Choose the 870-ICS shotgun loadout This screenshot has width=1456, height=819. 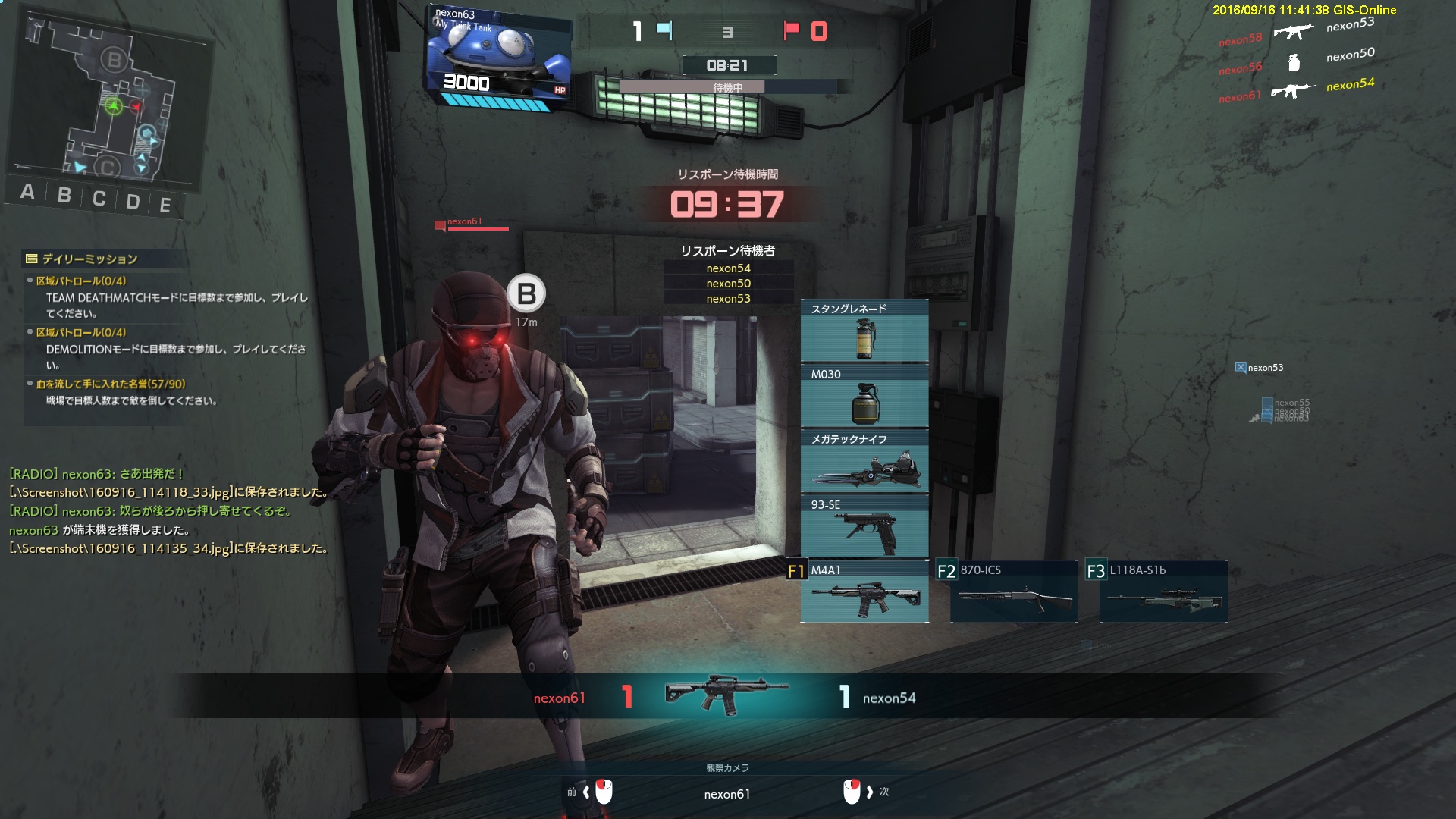(1014, 592)
